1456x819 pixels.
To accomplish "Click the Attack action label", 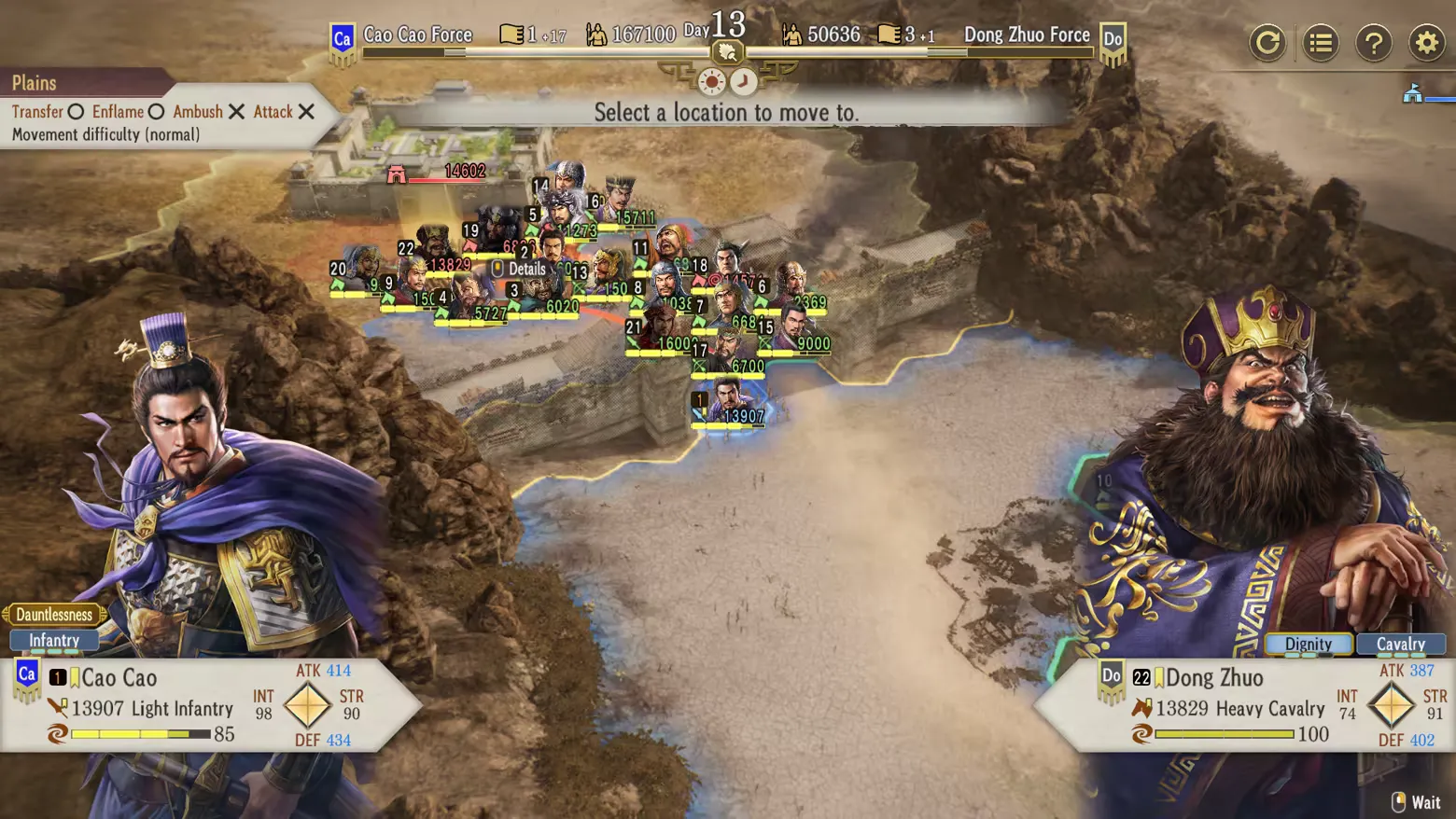I will [273, 112].
